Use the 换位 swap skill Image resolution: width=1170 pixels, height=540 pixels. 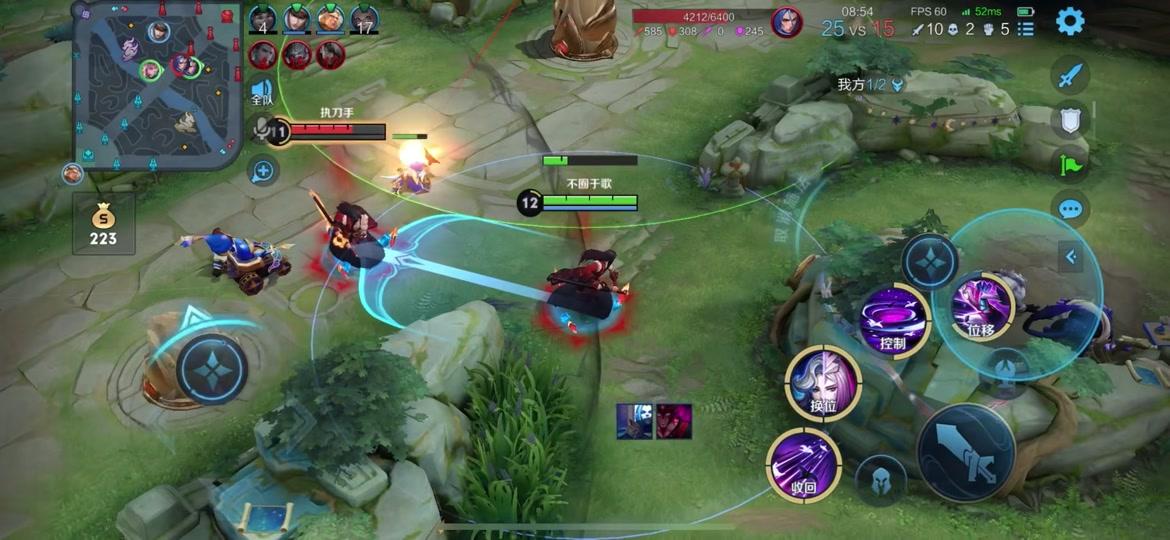click(x=823, y=381)
